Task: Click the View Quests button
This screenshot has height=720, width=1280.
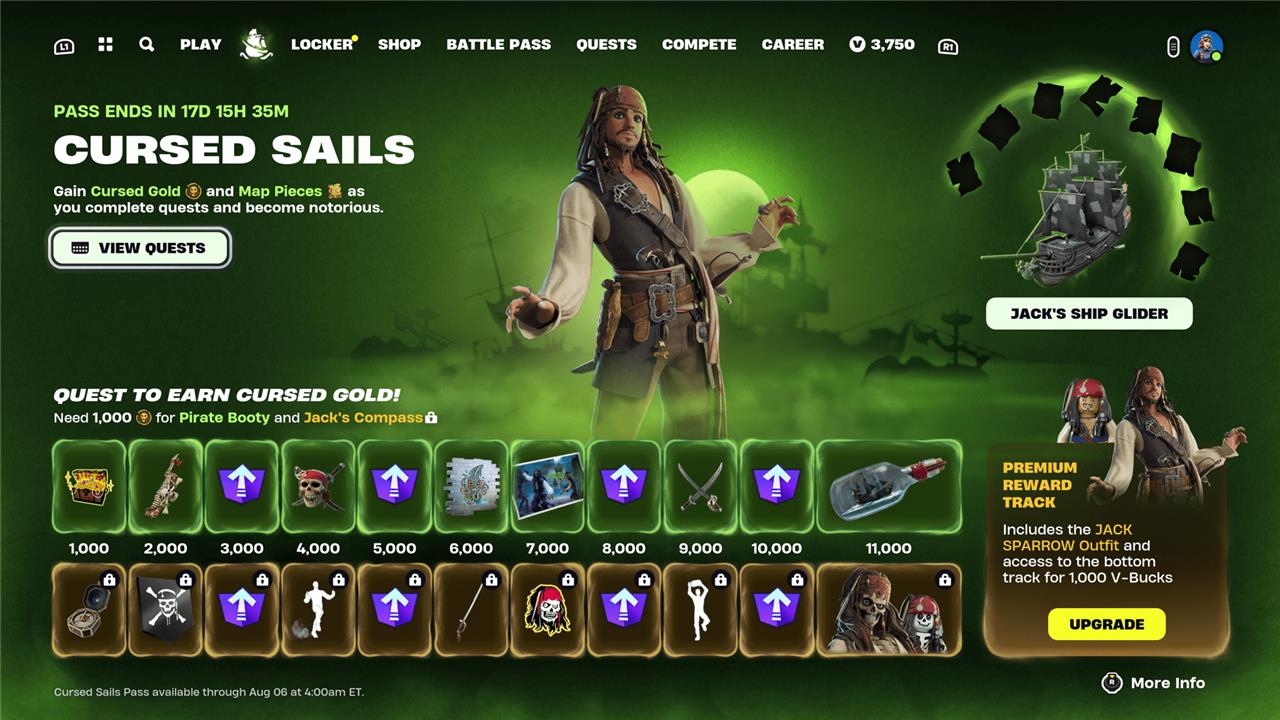Action: click(x=140, y=248)
